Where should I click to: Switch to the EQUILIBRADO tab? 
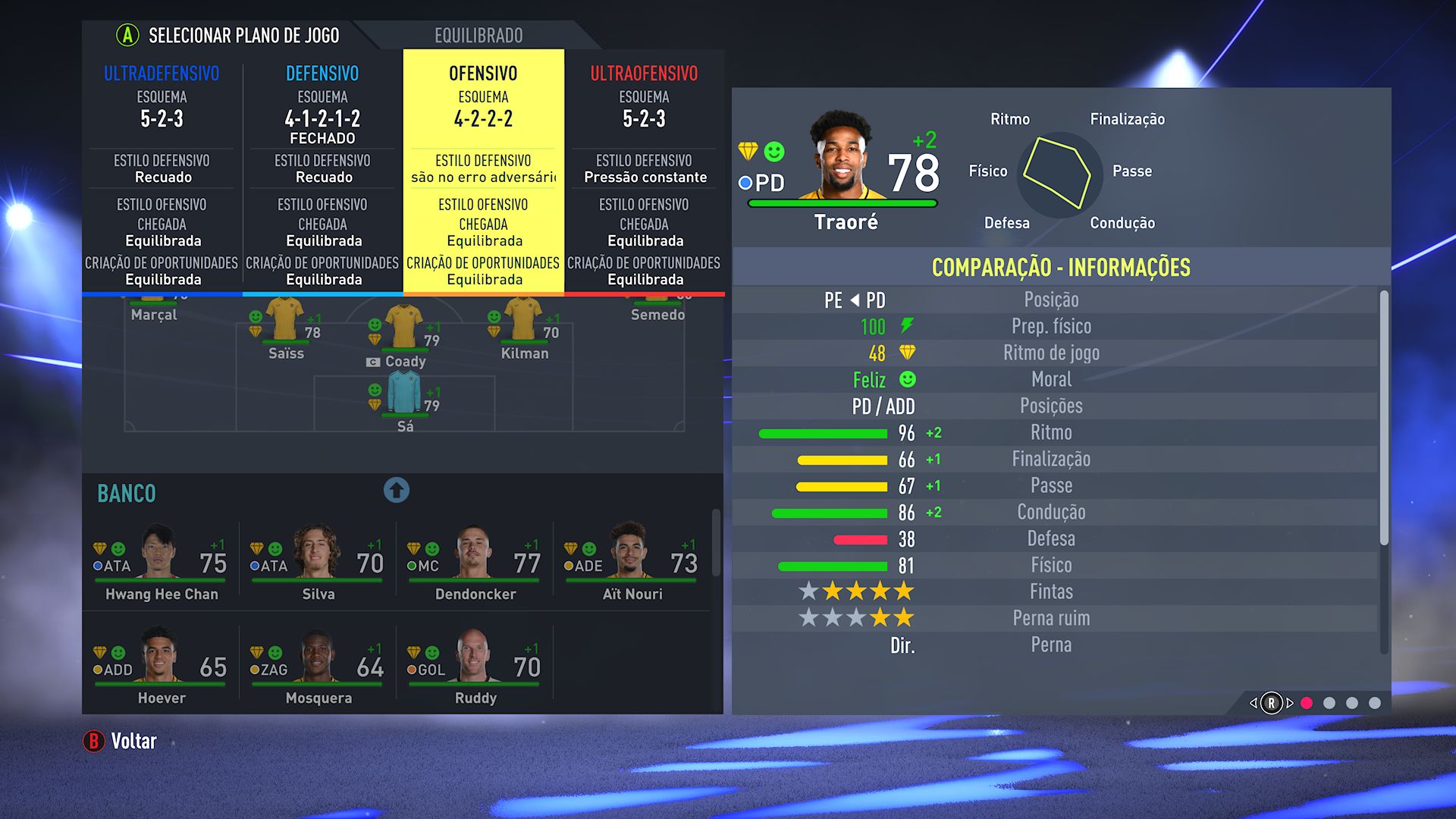click(x=477, y=35)
